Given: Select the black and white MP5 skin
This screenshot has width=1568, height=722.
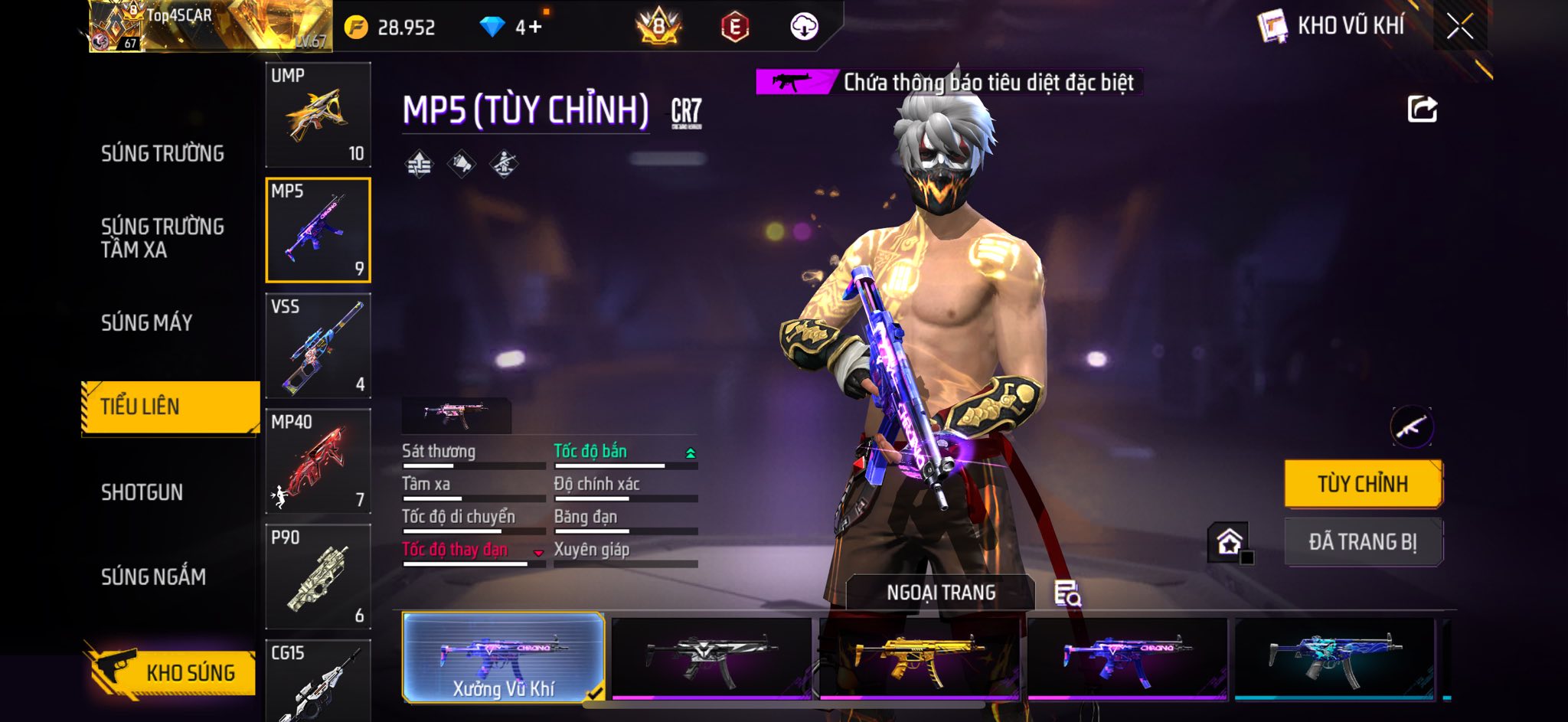Looking at the screenshot, I should (711, 658).
